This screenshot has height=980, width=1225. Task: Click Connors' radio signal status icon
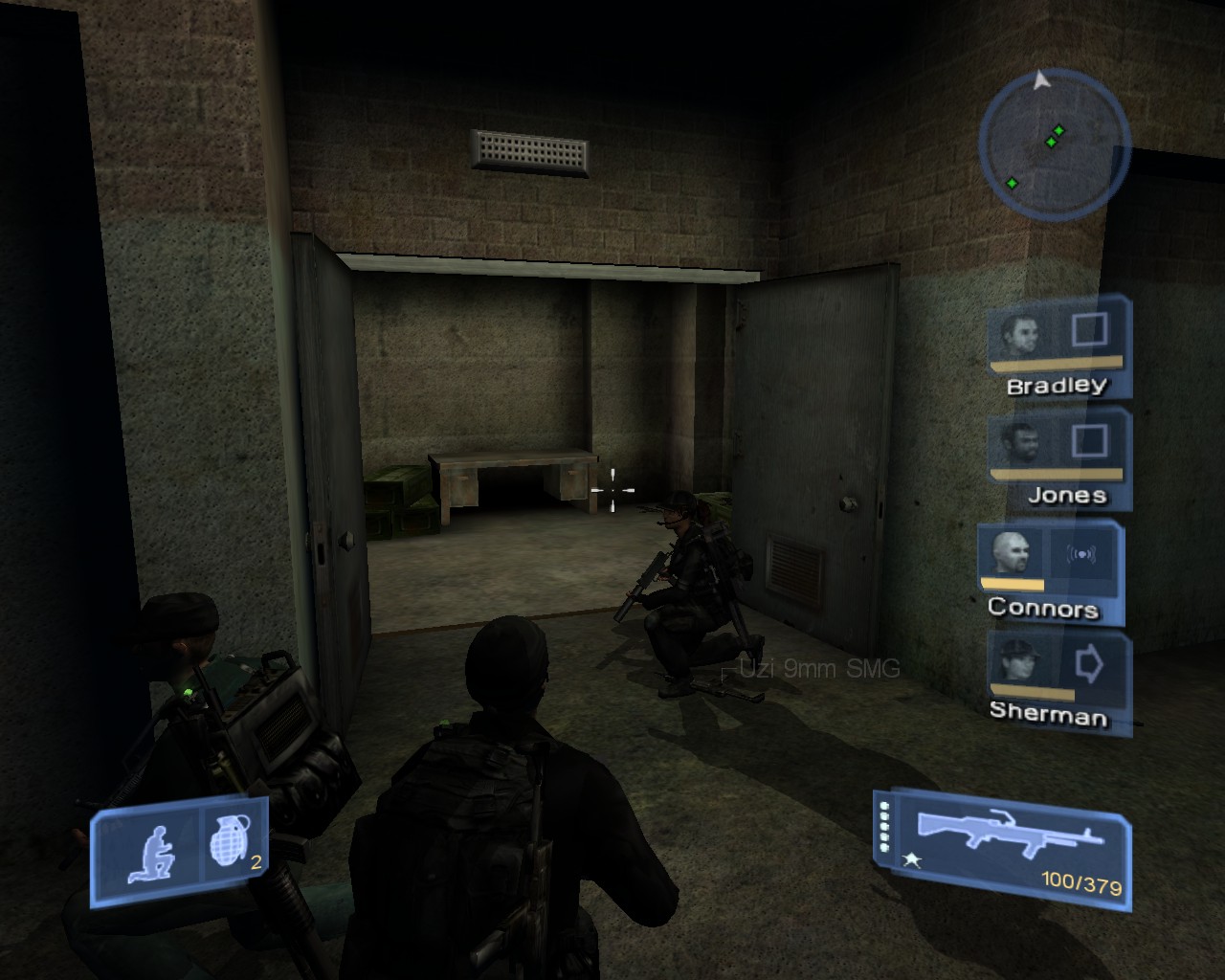(x=1080, y=554)
